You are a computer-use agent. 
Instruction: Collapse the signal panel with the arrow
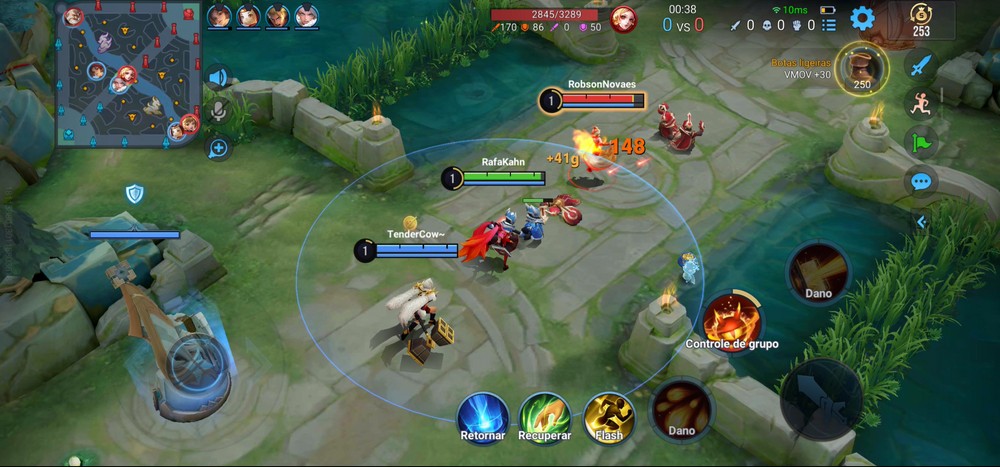(921, 221)
